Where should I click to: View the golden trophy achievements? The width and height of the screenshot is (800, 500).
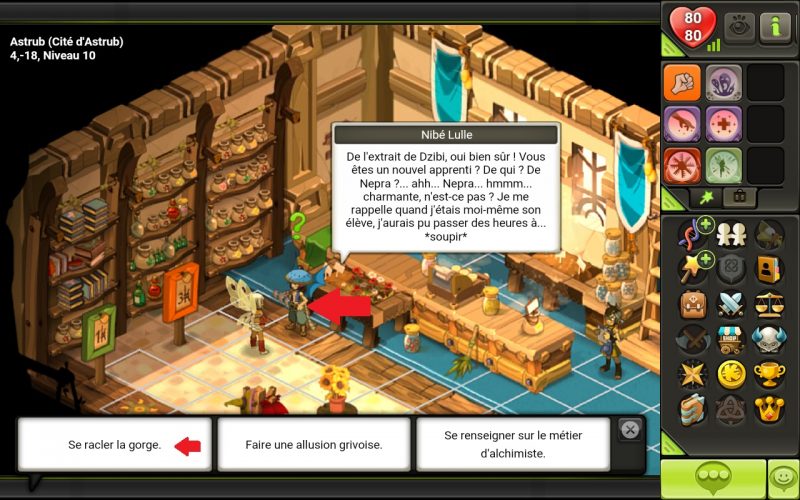click(x=769, y=374)
